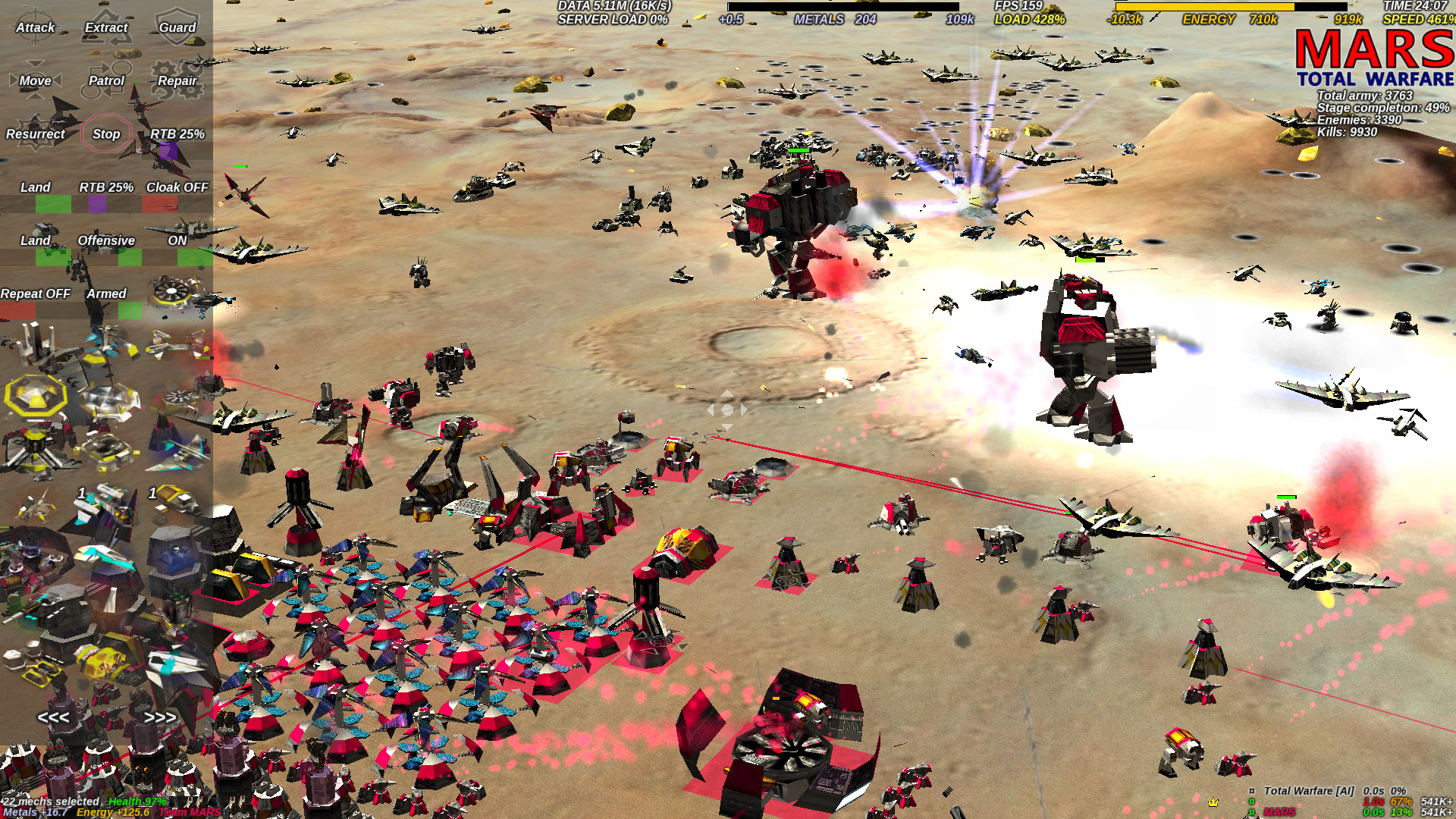
Task: Toggle the Armed state
Action: click(106, 293)
